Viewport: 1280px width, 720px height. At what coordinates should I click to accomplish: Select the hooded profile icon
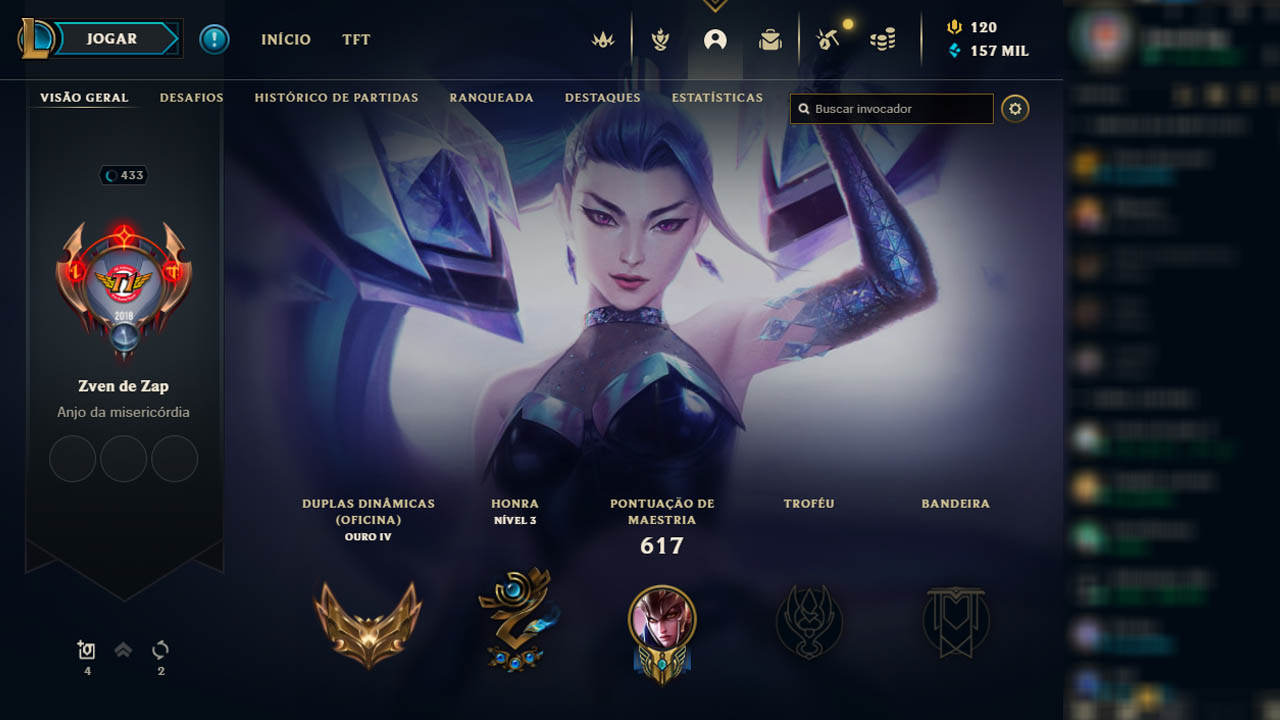click(x=715, y=40)
